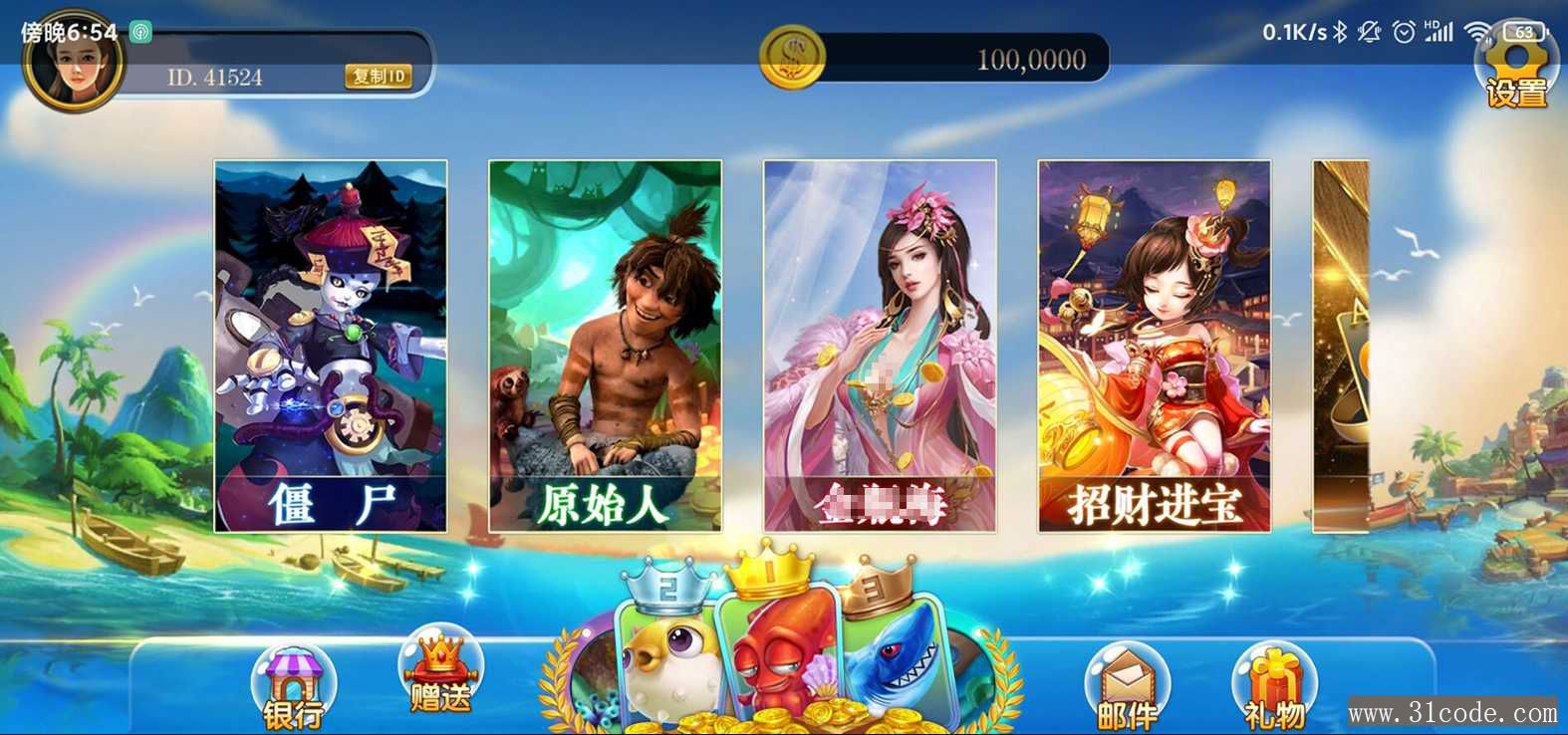This screenshot has height=735, width=1568.
Task: Select the partially visible gold game card
Action: pyautogui.click(x=1341, y=346)
